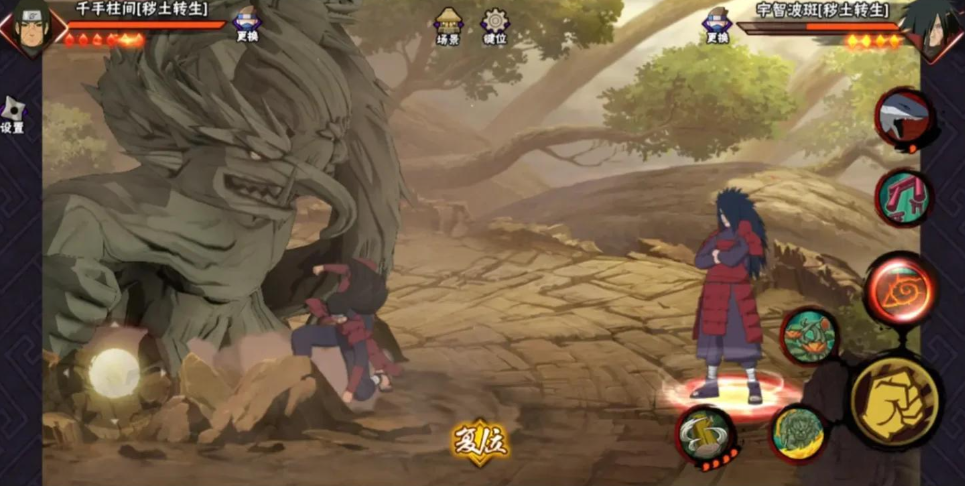Use the red scroll secret technique
This screenshot has height=486, width=965.
pyautogui.click(x=904, y=197)
